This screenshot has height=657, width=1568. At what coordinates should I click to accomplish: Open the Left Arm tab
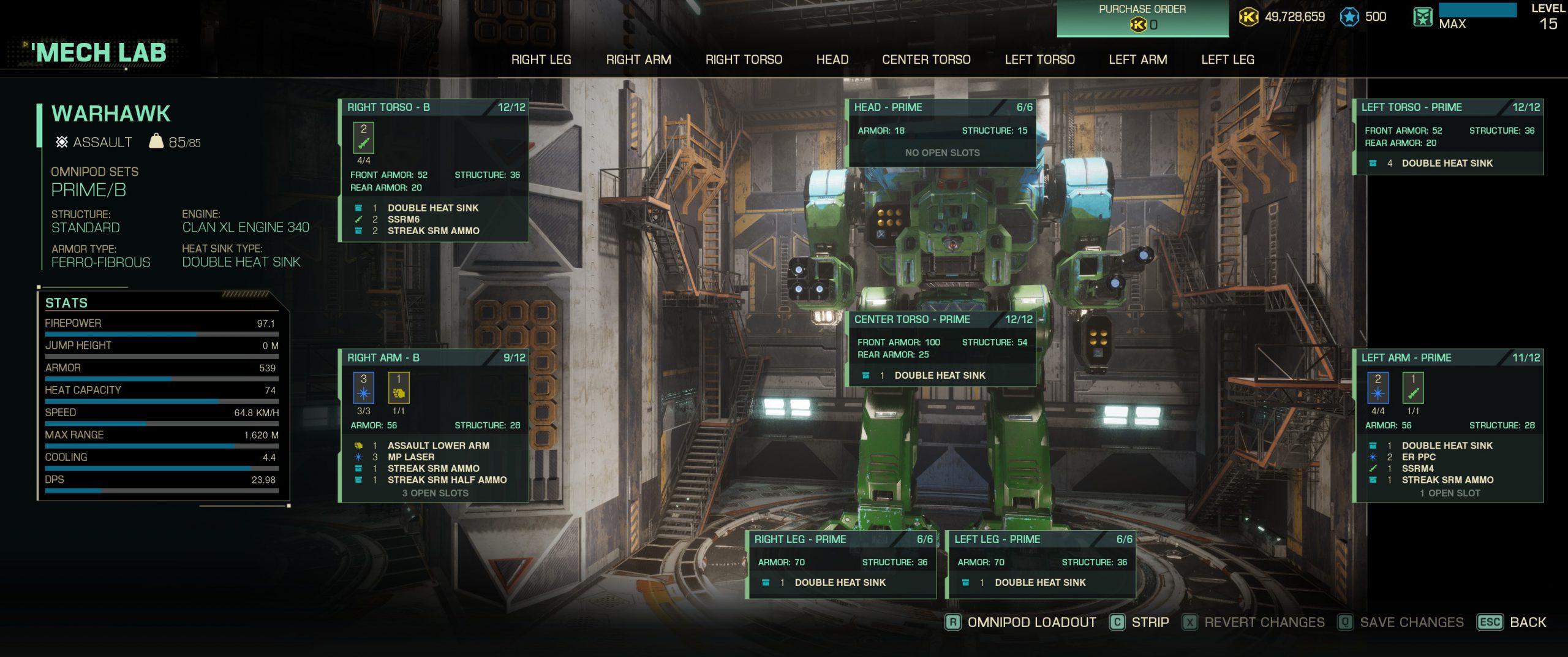1137,59
